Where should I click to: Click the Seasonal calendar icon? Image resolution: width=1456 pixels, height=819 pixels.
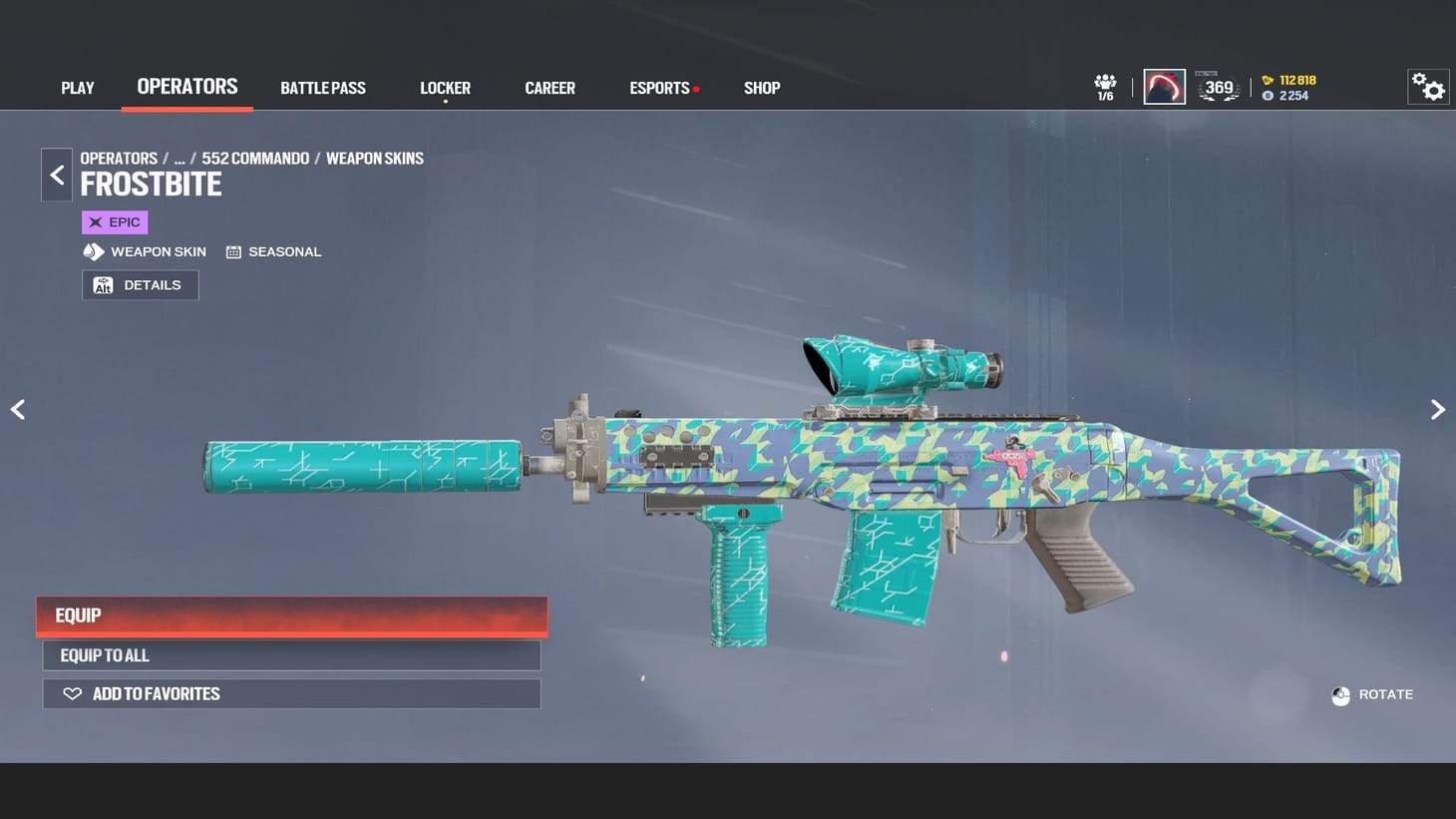tap(235, 251)
